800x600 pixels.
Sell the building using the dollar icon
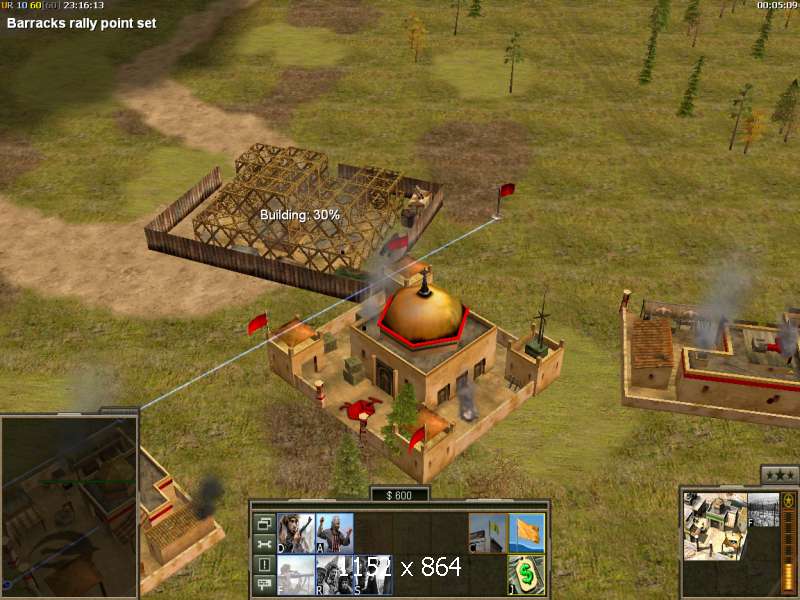(x=526, y=575)
